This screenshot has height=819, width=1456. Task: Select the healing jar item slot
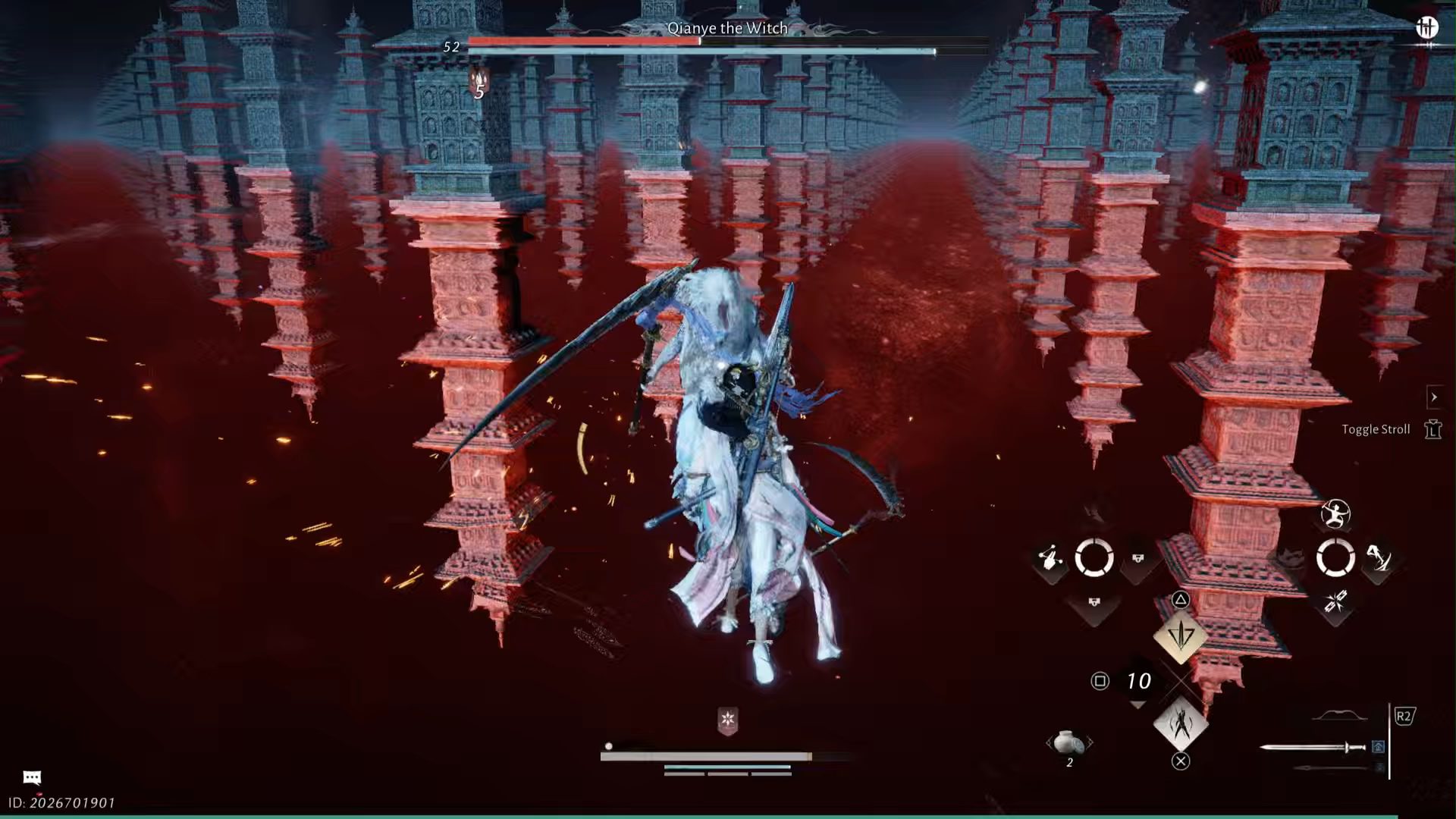click(1068, 742)
